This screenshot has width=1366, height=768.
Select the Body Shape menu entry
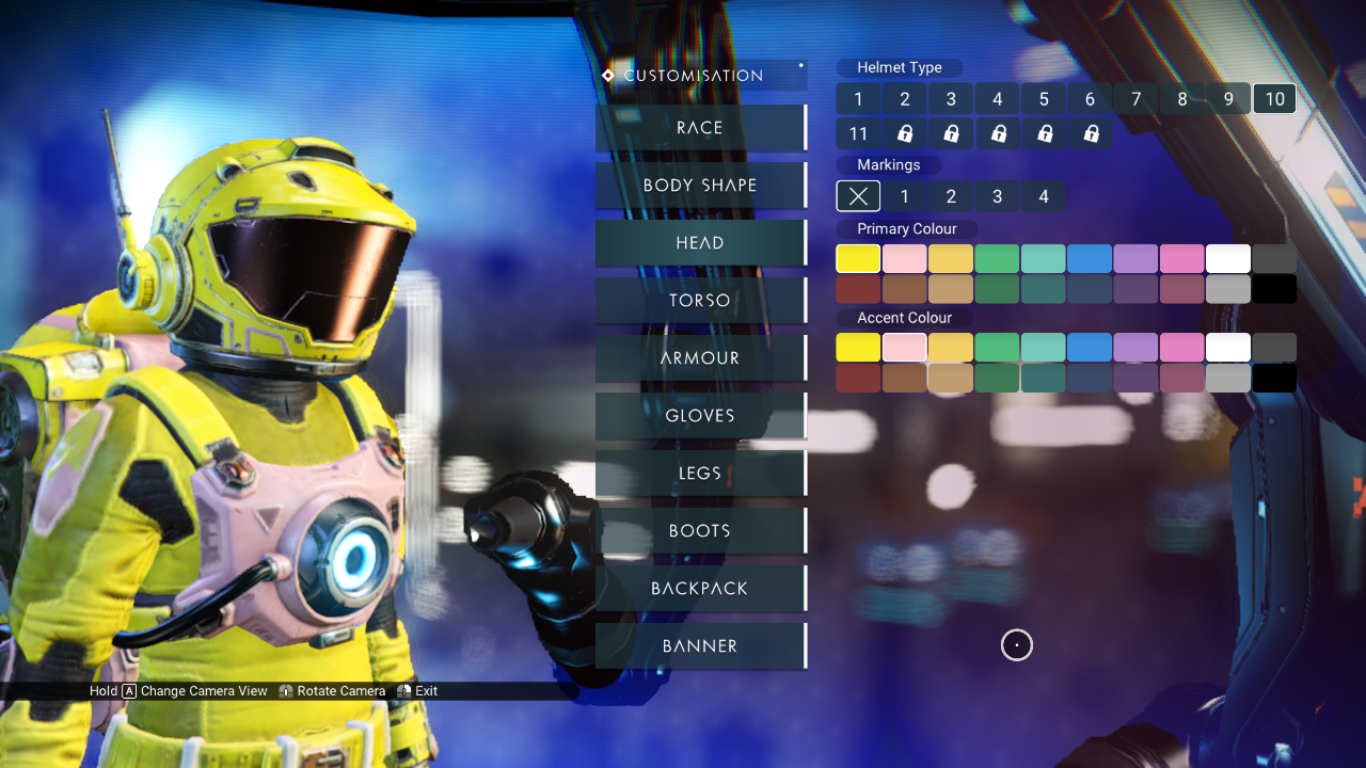pyautogui.click(x=700, y=185)
